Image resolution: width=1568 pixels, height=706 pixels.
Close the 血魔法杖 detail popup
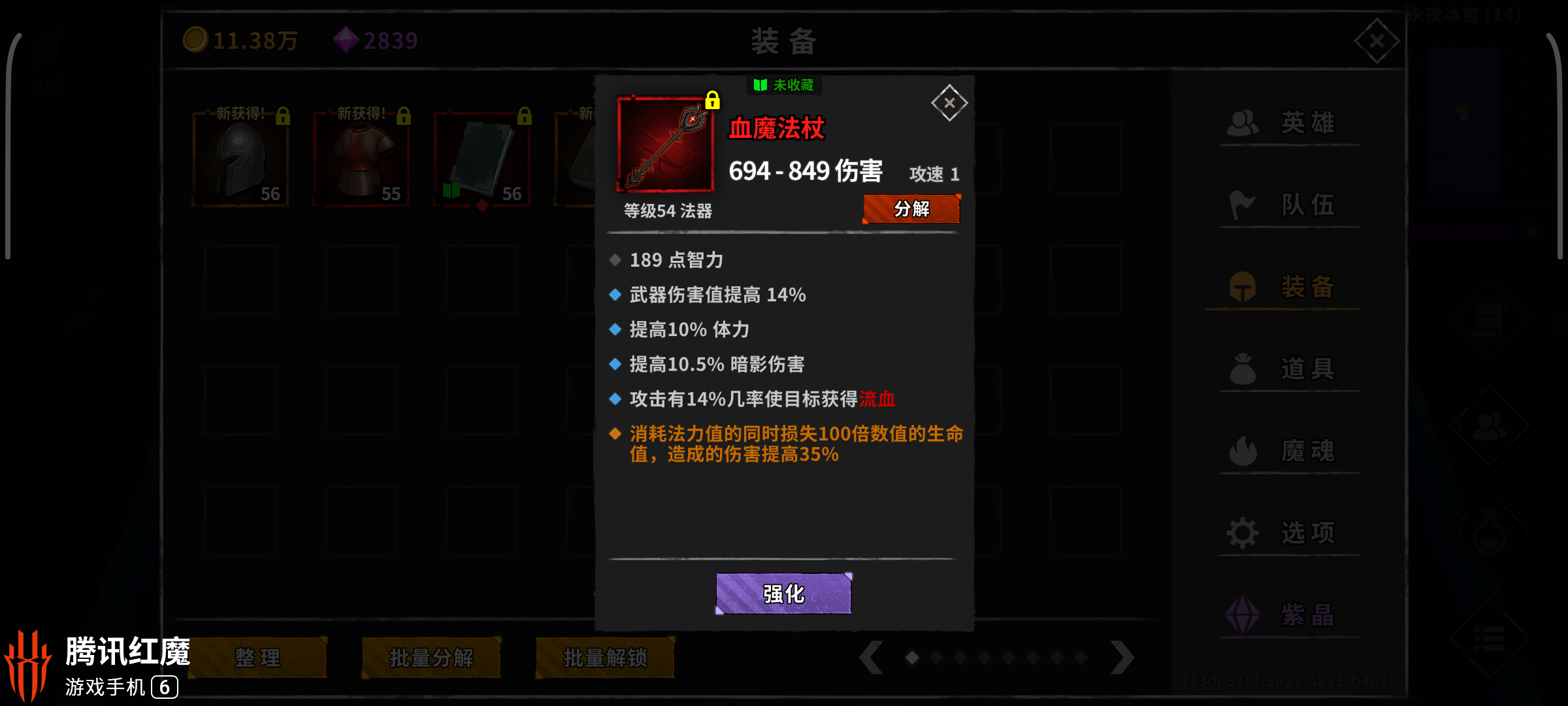949,102
